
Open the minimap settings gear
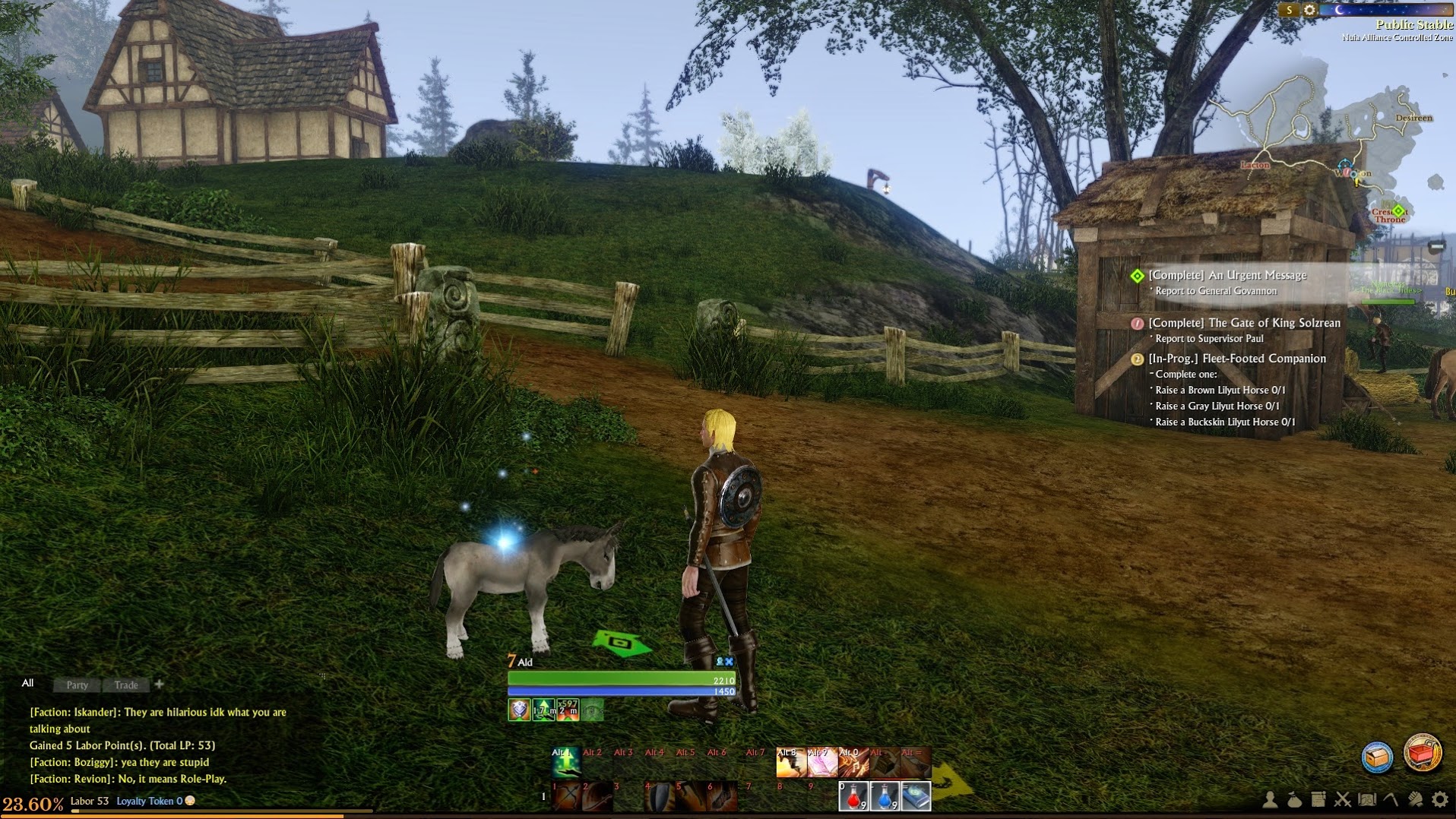[x=1309, y=10]
